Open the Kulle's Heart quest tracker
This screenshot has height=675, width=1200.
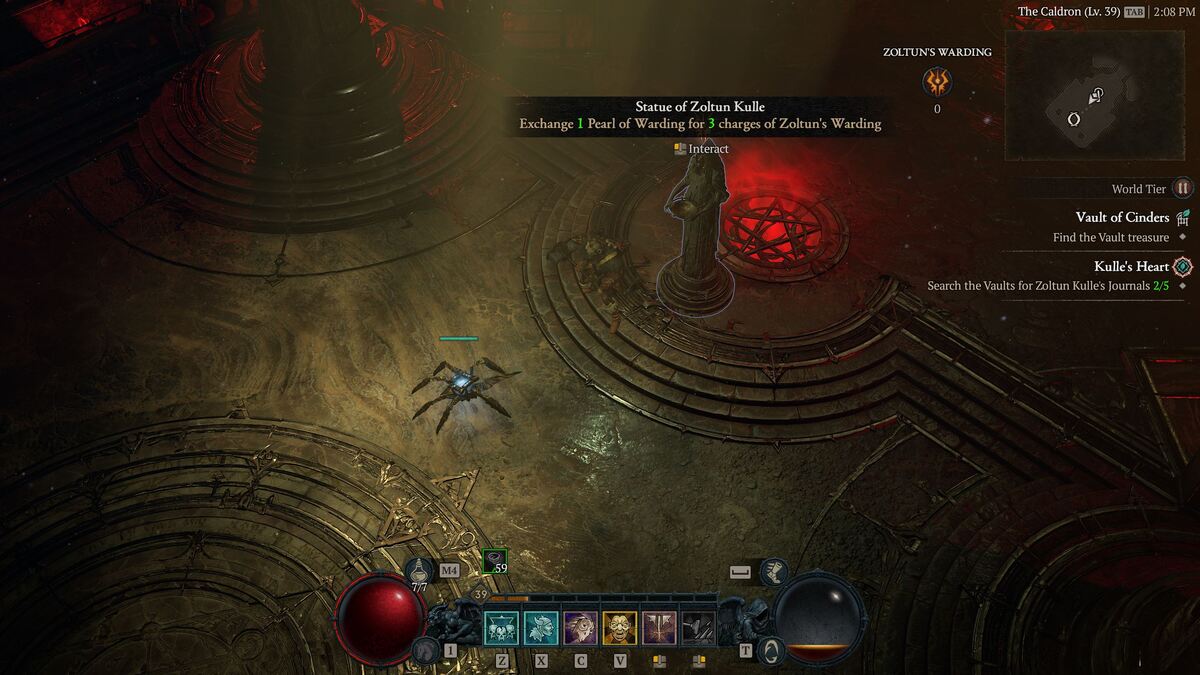pos(1131,266)
